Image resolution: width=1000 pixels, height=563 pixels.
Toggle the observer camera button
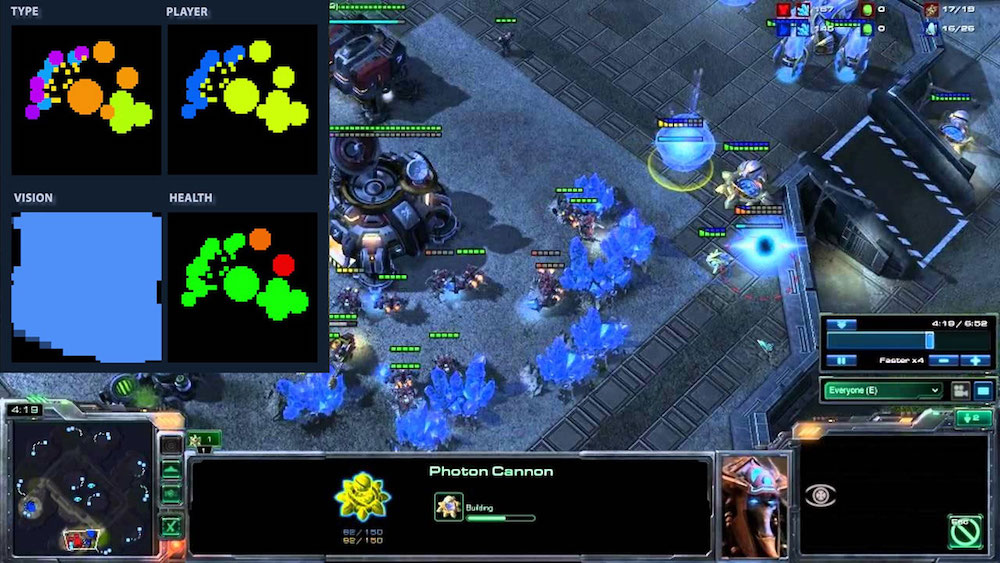click(x=961, y=390)
